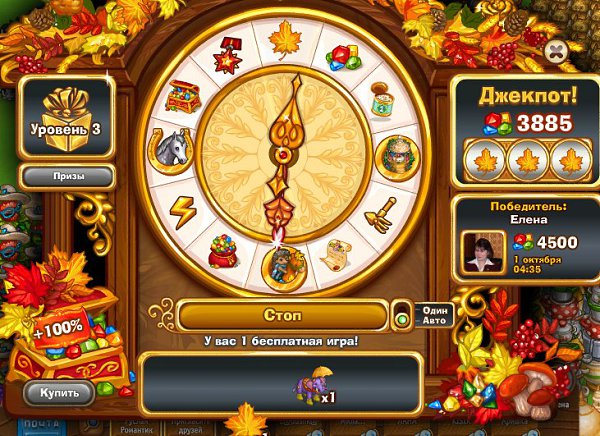The height and width of the screenshot is (436, 600).
Task: Buy gems with the Купить button
Action: point(59,391)
